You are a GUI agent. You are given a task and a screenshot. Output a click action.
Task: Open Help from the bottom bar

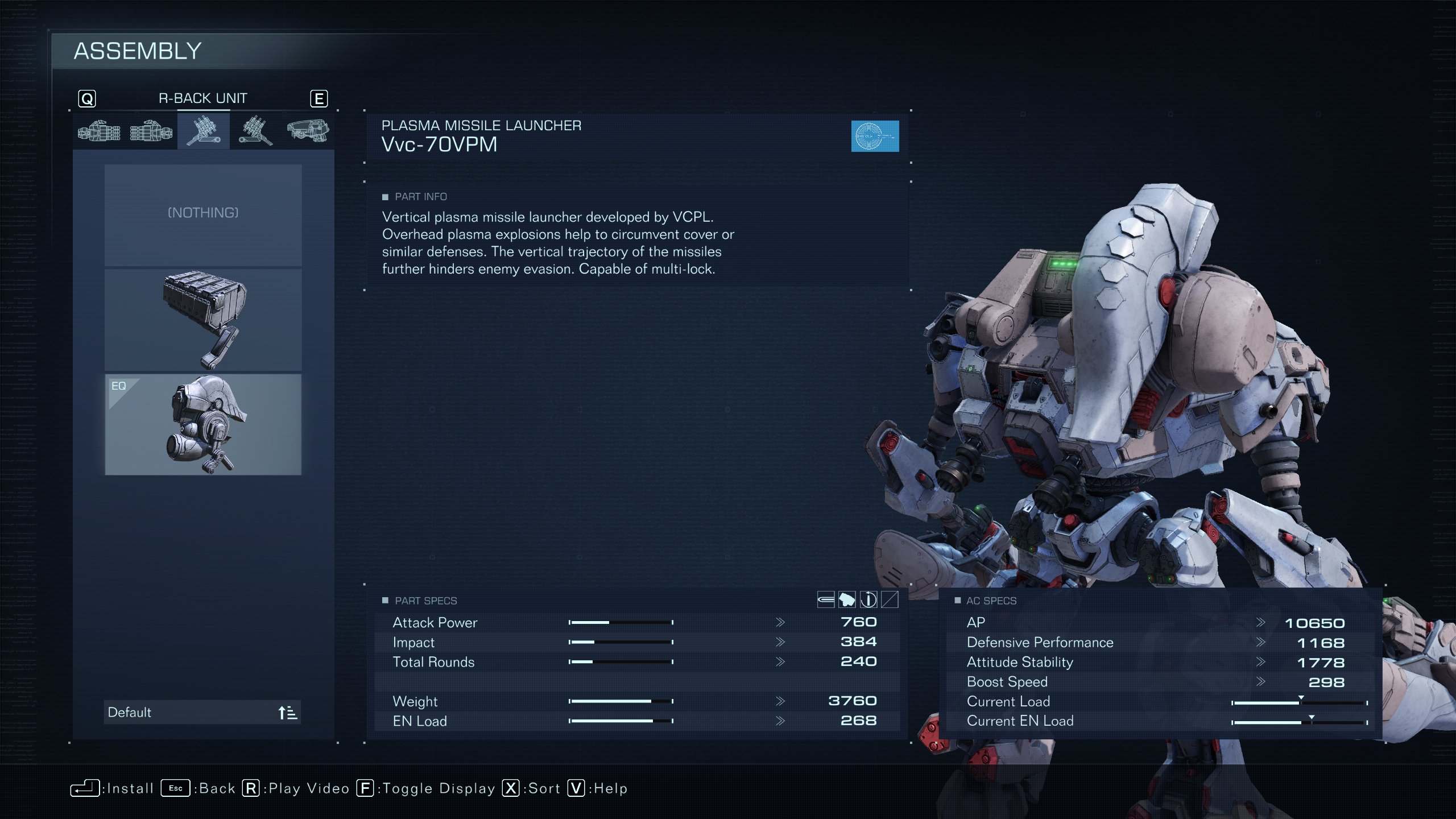598,788
